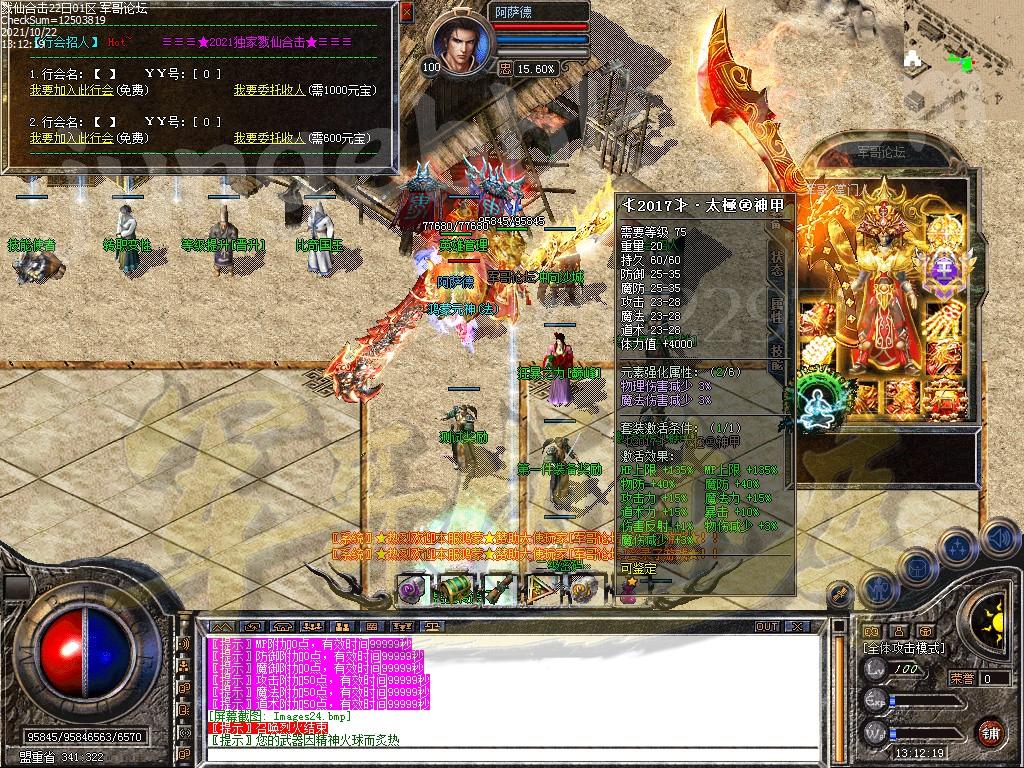
Task: Select the purple medal equipment slot
Action: (x=944, y=270)
